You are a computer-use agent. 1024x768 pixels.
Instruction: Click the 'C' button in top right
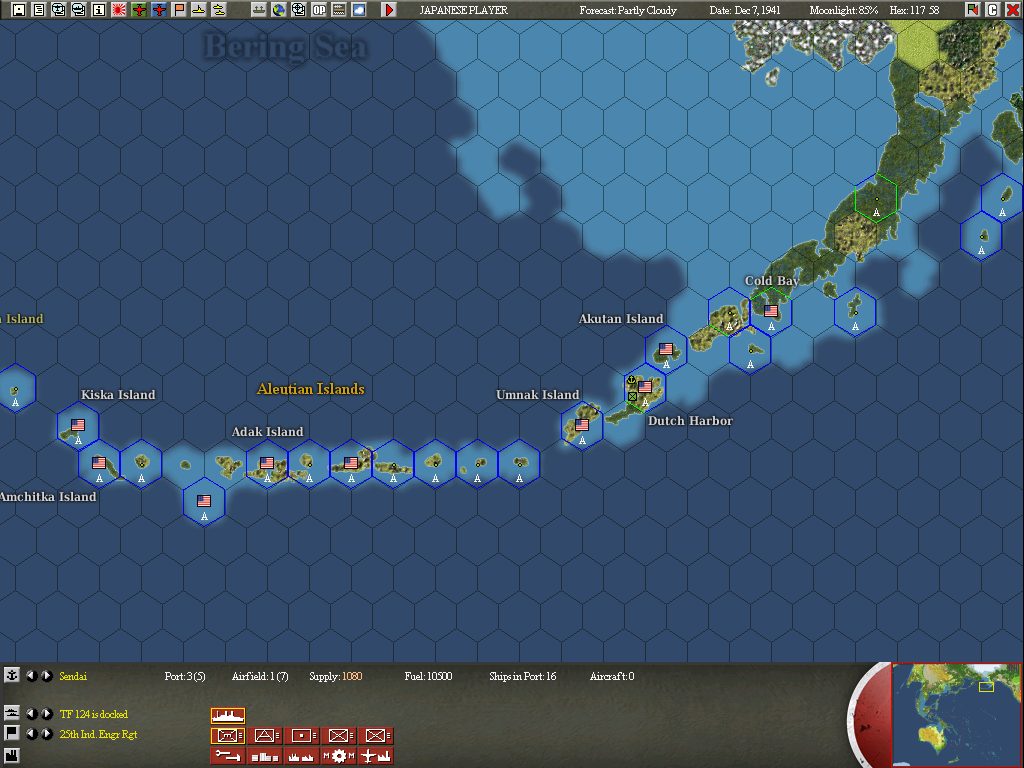(x=993, y=10)
